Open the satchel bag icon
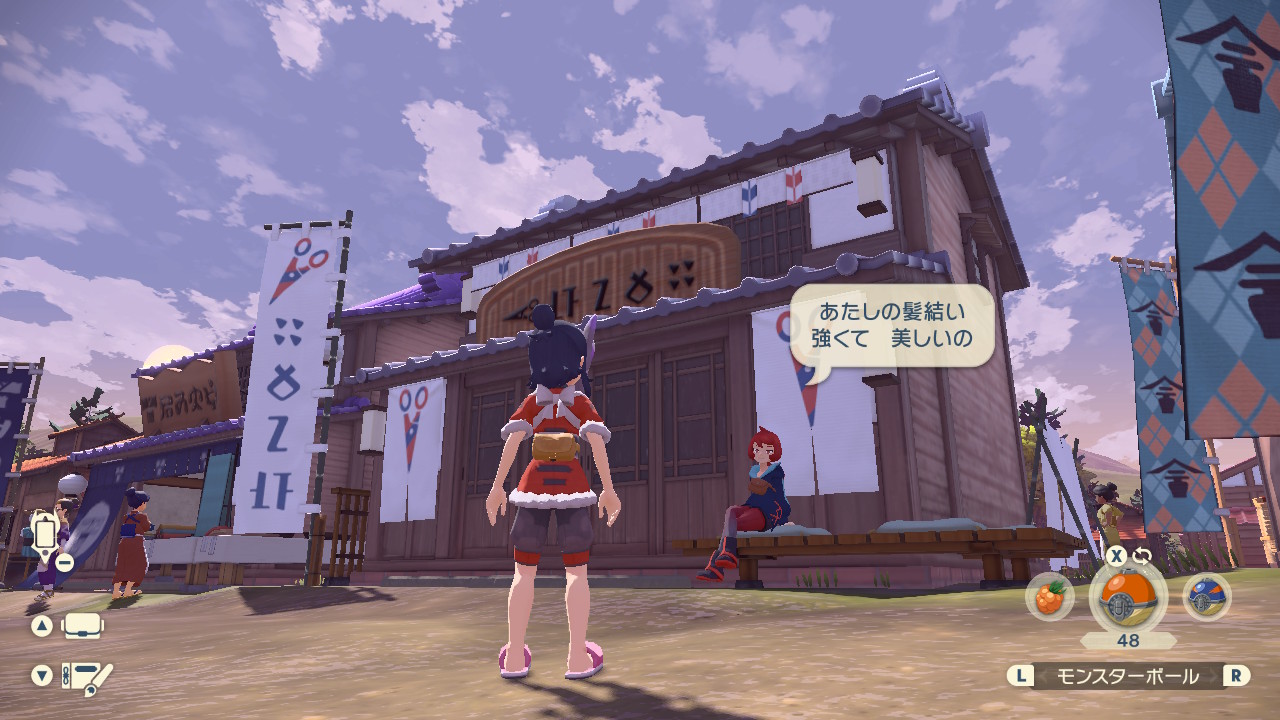This screenshot has width=1280, height=720. click(81, 627)
